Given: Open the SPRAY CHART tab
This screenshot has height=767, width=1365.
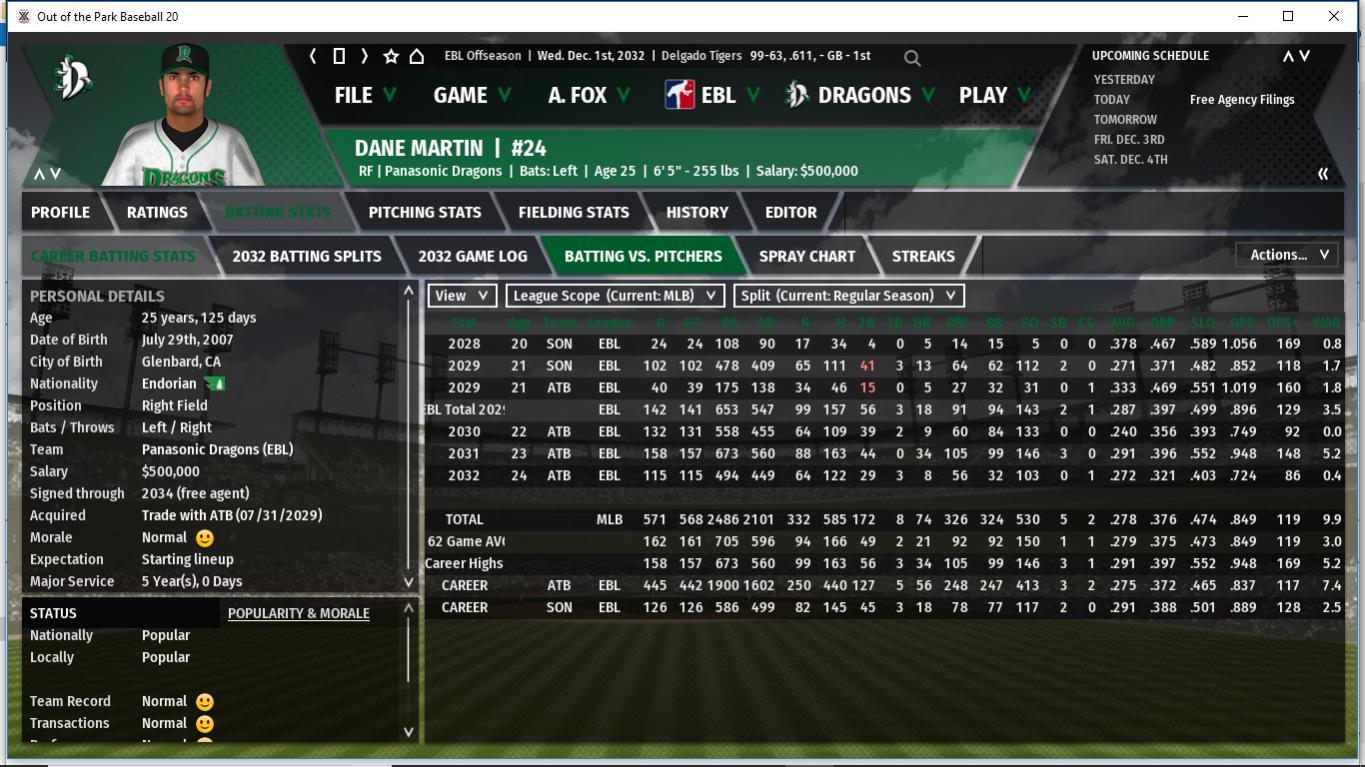Looking at the screenshot, I should (x=807, y=256).
